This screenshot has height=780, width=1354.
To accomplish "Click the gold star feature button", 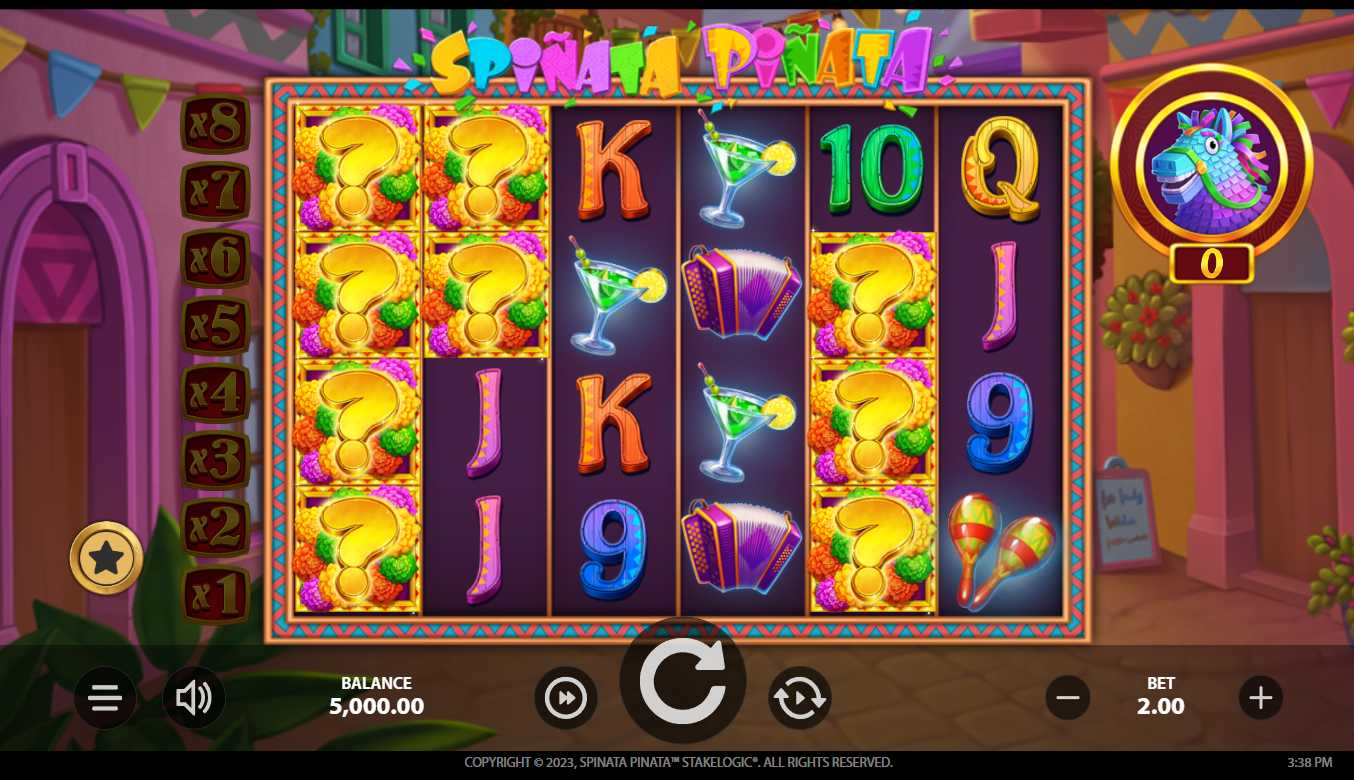I will coord(106,558).
